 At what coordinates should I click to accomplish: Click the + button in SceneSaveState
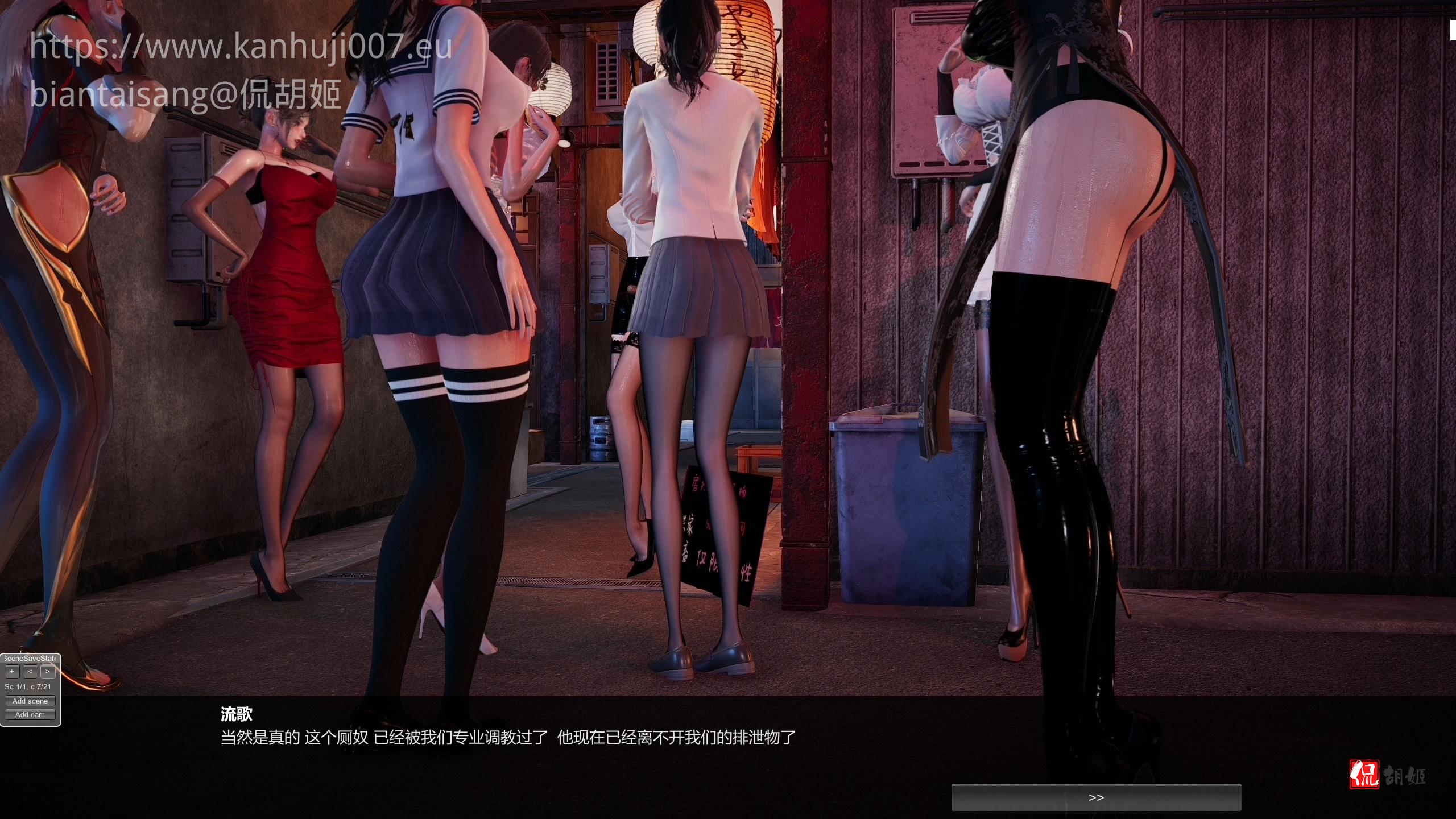12,672
